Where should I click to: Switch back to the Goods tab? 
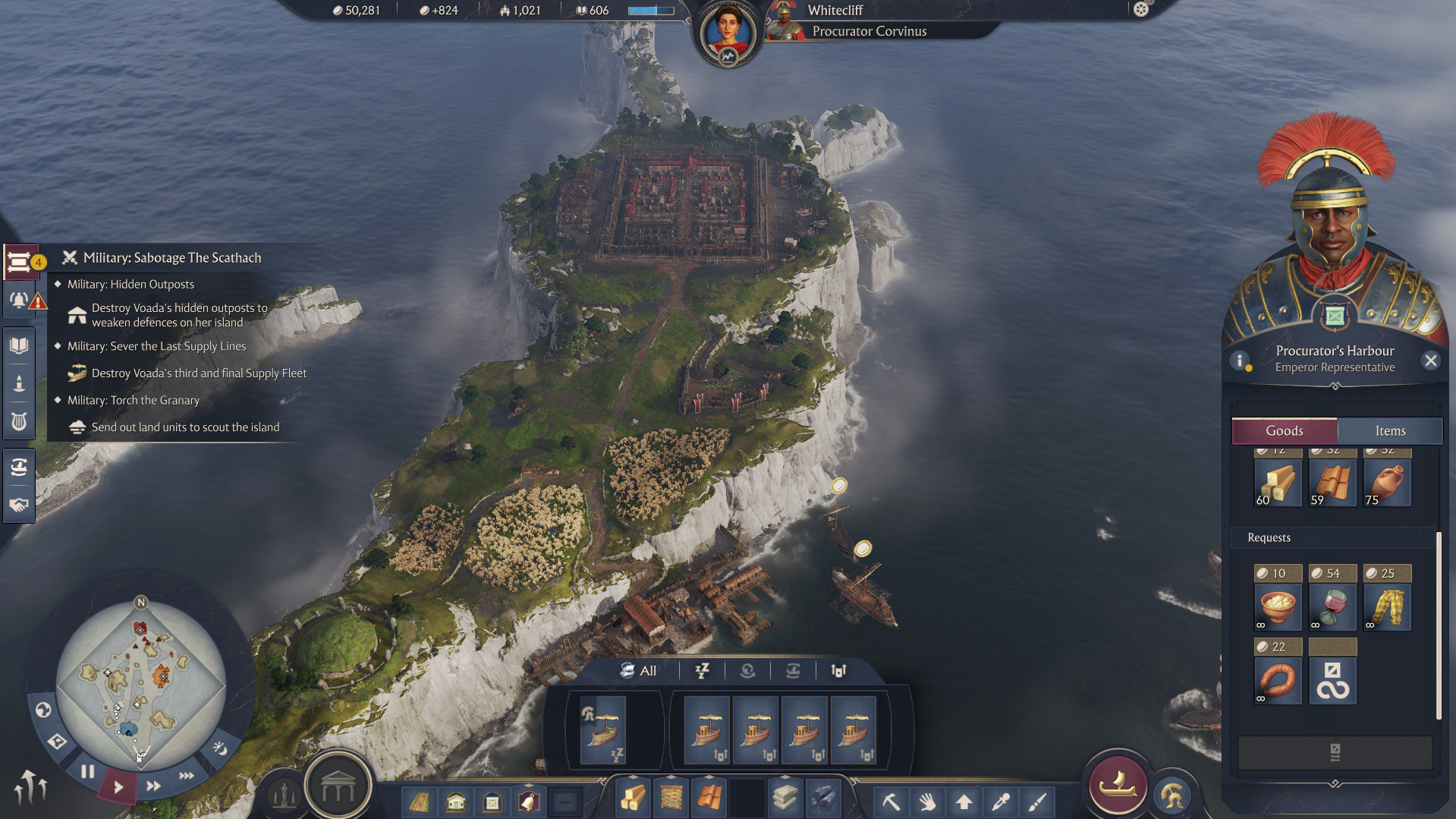[x=1285, y=430]
